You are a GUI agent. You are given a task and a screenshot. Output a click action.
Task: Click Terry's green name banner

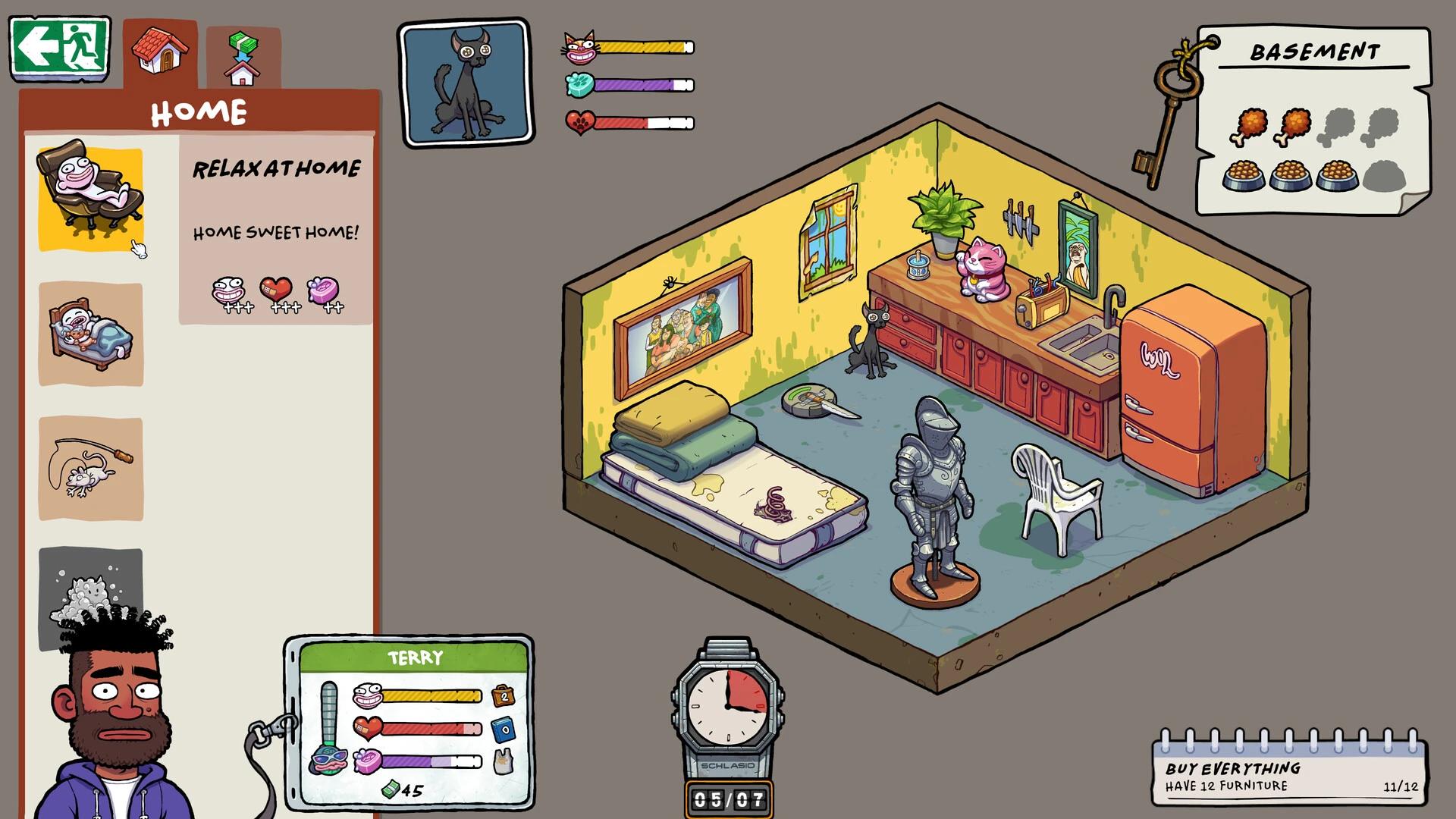416,658
